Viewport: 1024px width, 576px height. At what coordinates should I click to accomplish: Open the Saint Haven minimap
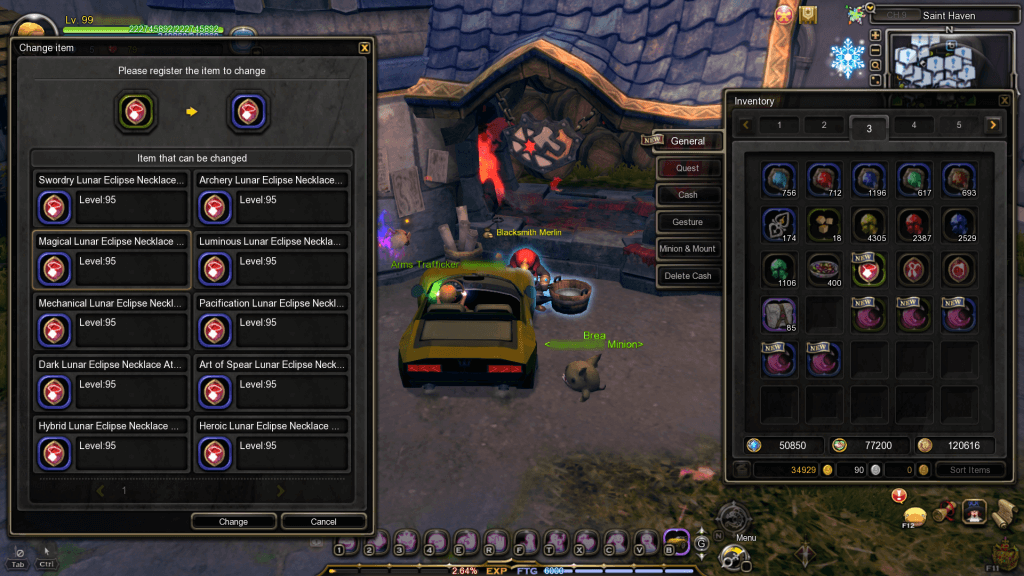pyautogui.click(x=943, y=63)
